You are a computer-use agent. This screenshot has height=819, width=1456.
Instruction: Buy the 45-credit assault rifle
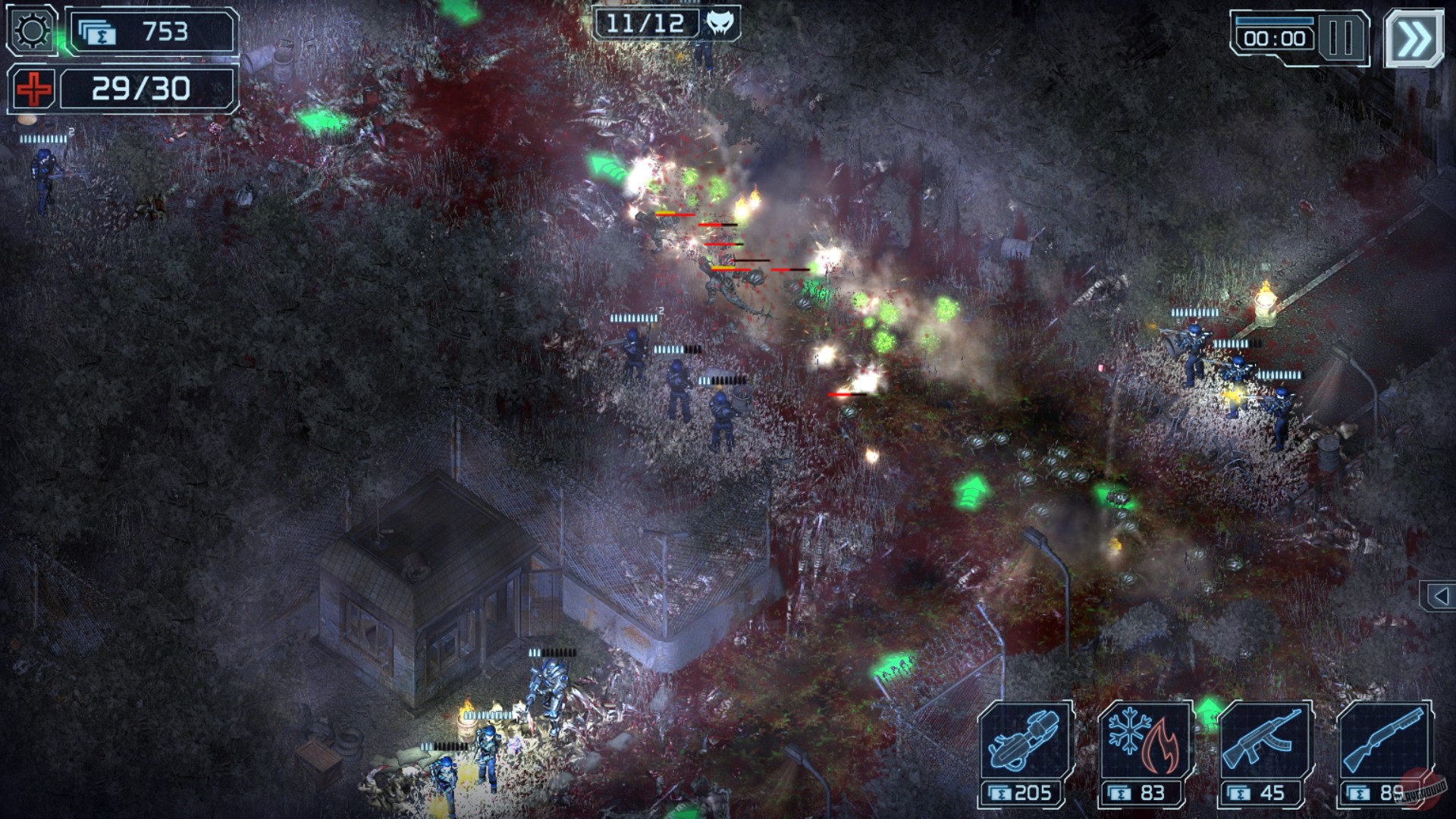pyautogui.click(x=1259, y=791)
